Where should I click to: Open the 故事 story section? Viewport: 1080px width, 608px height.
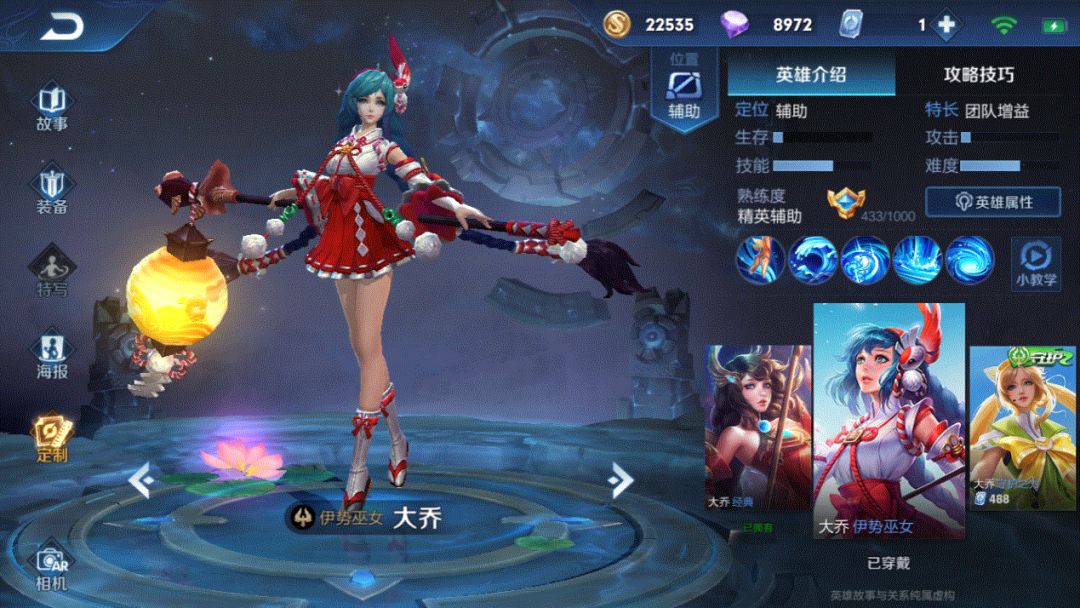(52, 107)
